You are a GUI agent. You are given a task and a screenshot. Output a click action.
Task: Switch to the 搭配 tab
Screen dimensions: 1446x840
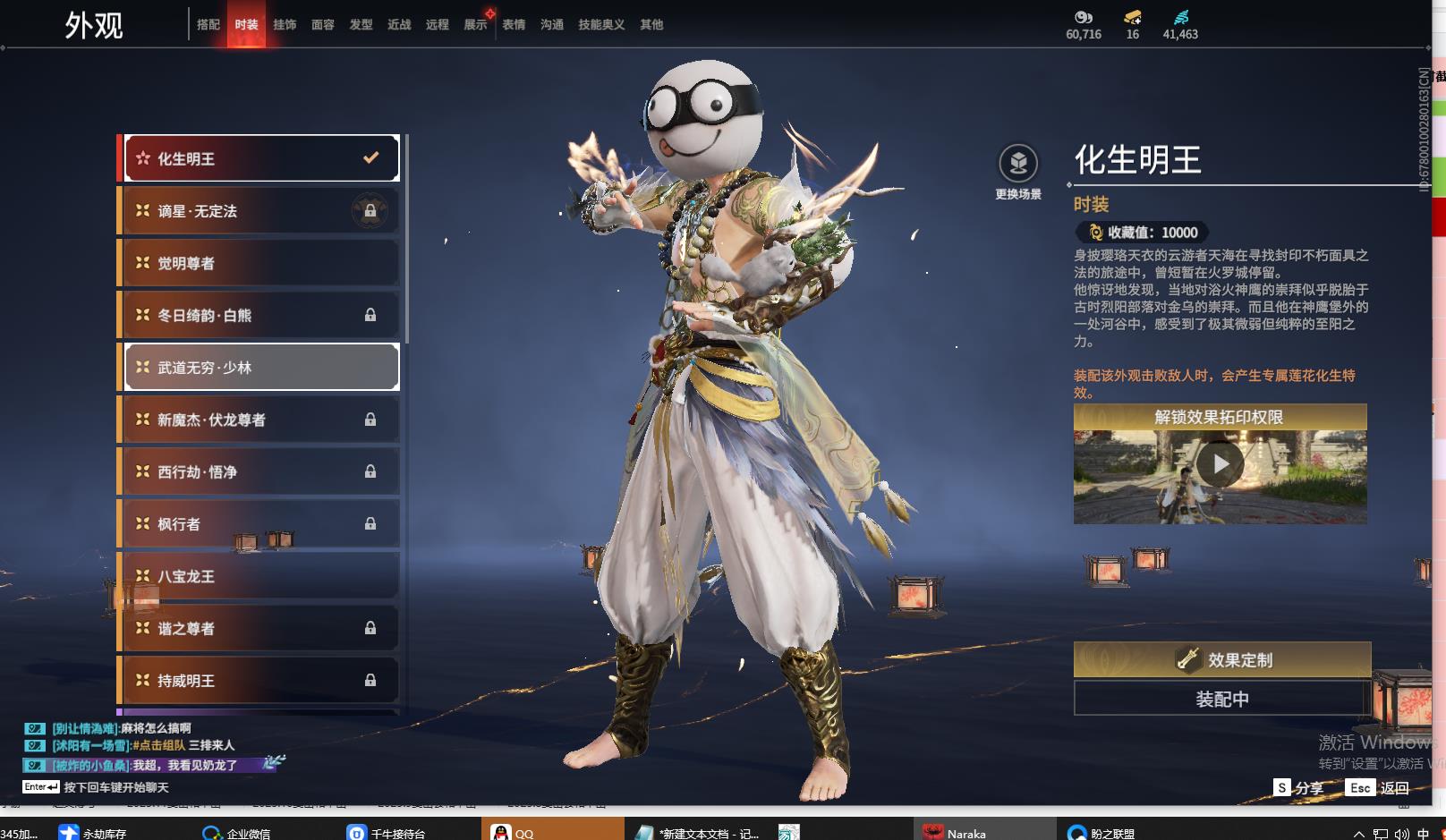208,25
